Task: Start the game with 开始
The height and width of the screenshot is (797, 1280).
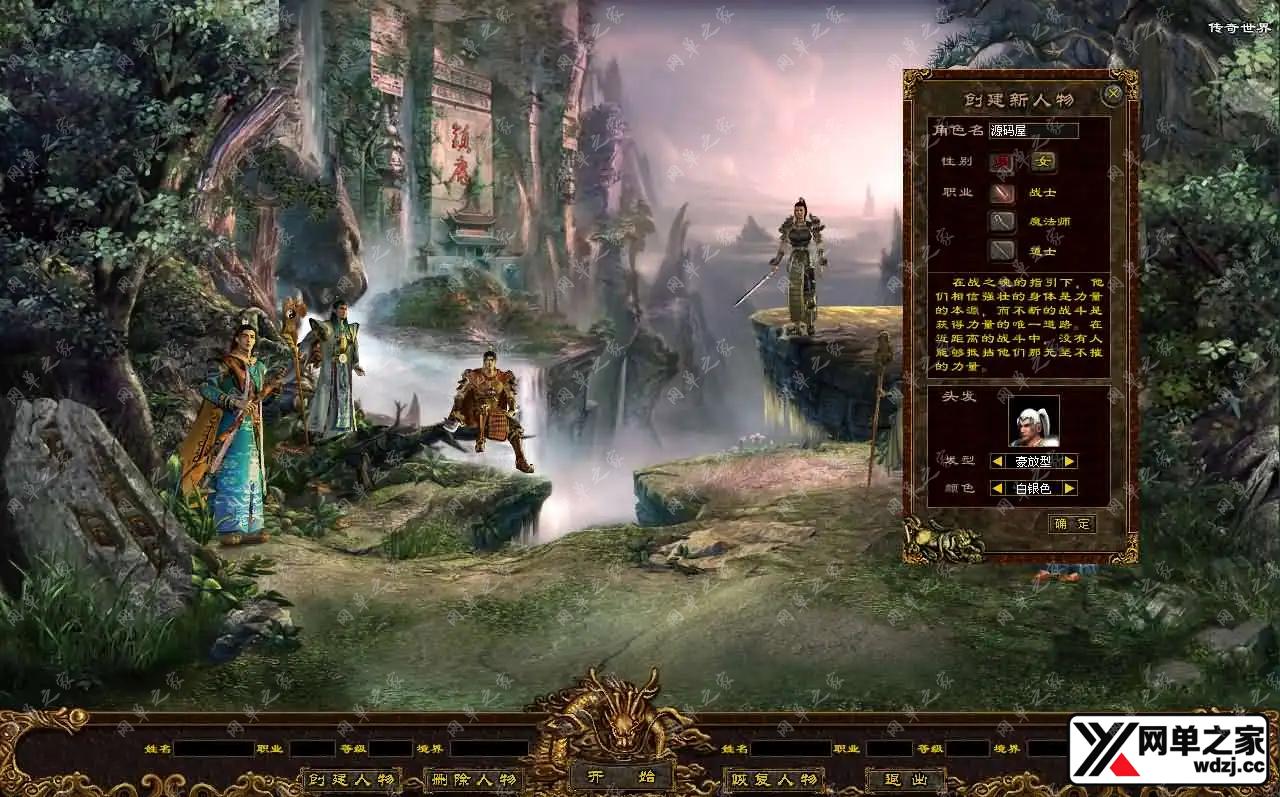Action: coord(622,777)
